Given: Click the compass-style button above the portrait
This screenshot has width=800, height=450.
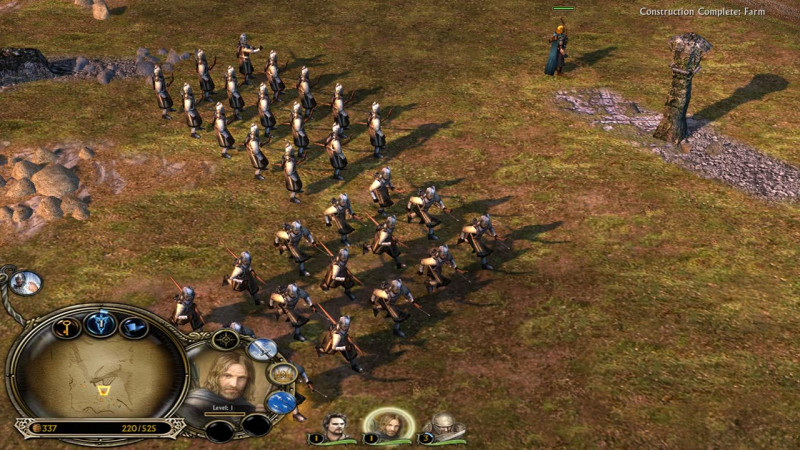Looking at the screenshot, I should click(x=226, y=339).
